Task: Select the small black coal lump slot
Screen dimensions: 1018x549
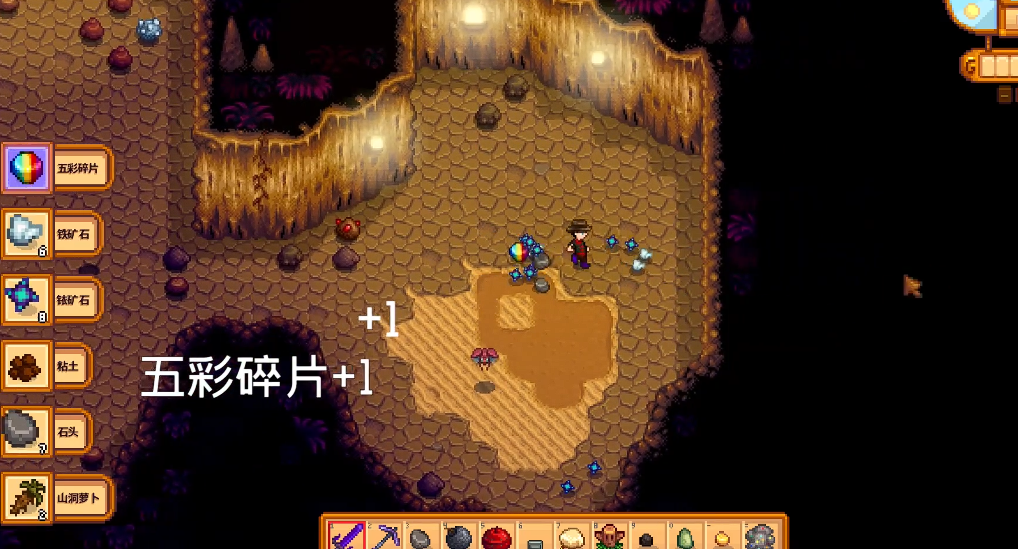Action: (x=646, y=540)
